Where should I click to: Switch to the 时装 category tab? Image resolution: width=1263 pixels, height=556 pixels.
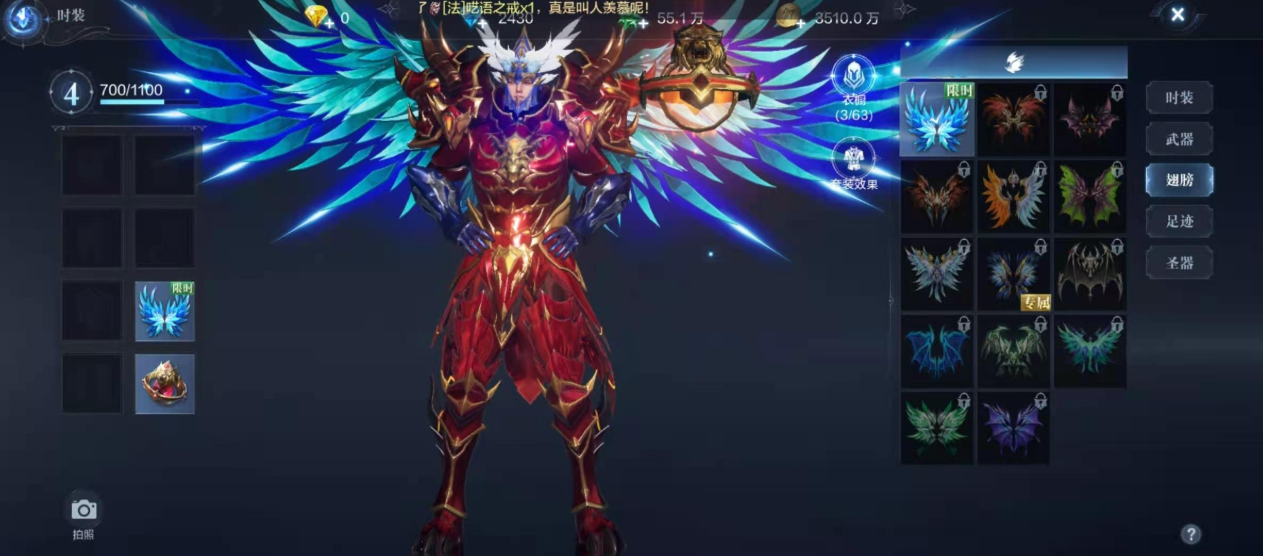click(x=1179, y=98)
